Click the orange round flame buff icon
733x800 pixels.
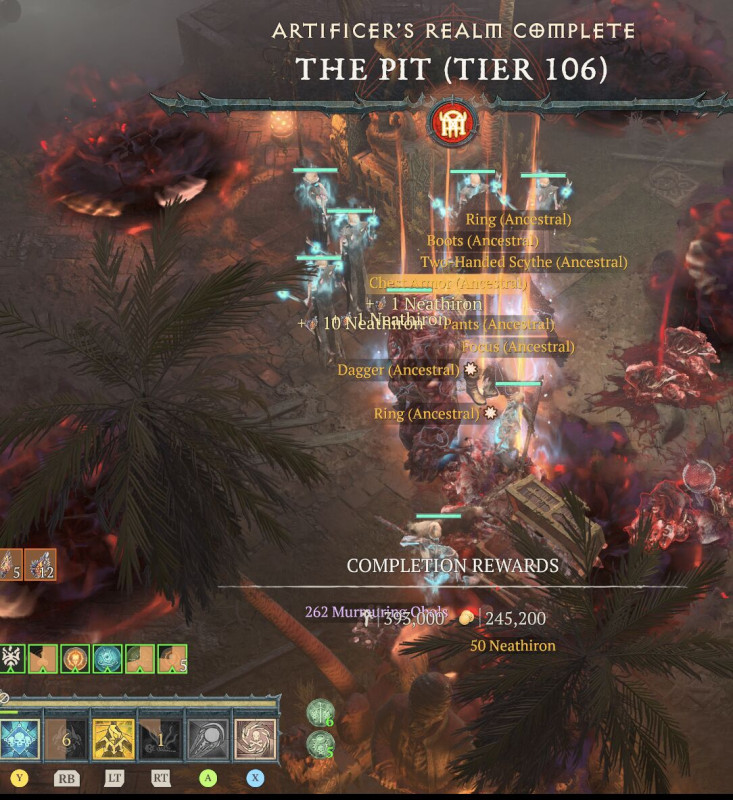pos(75,659)
